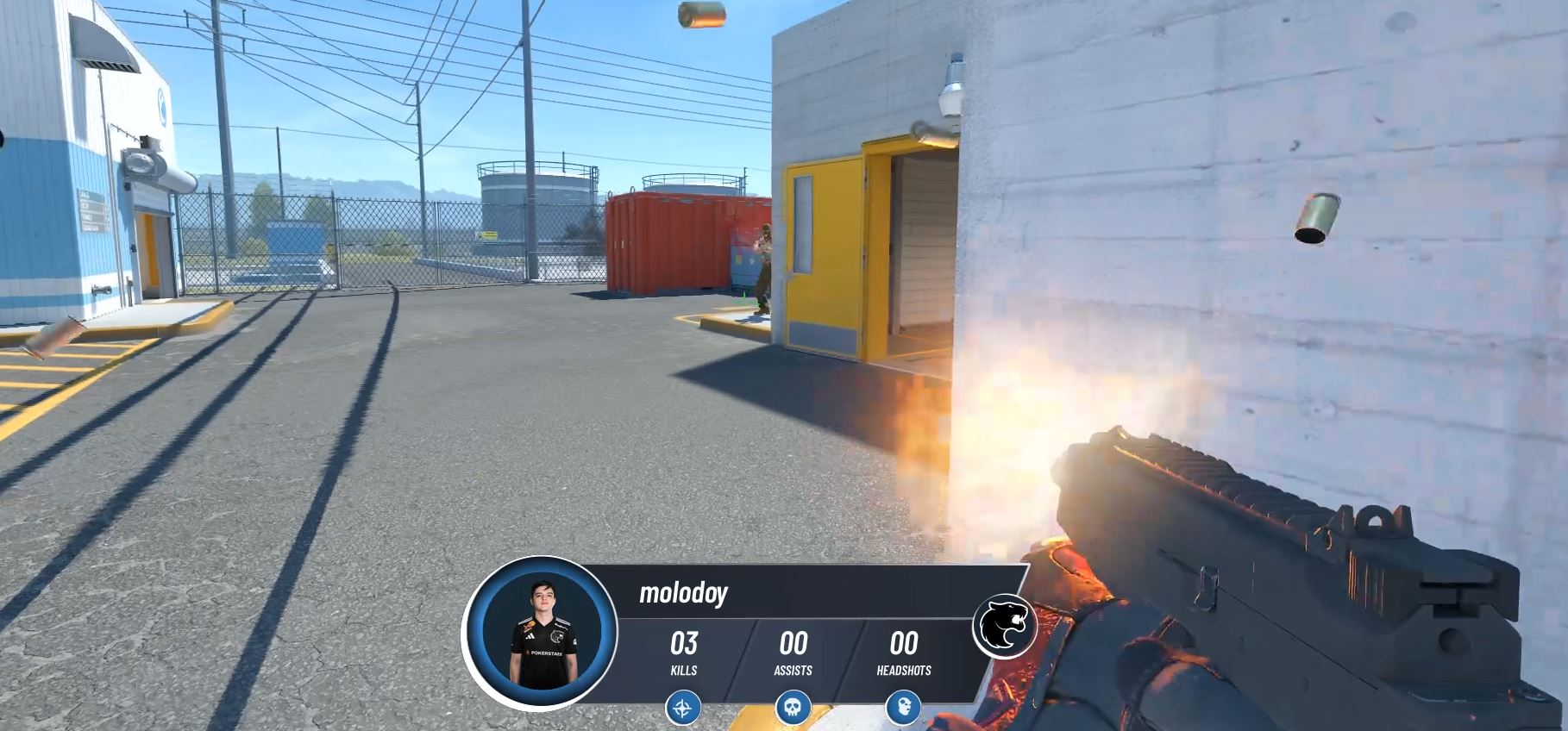Click the masked head icon under Headshots
The width and height of the screenshot is (1568, 731).
pos(903,709)
